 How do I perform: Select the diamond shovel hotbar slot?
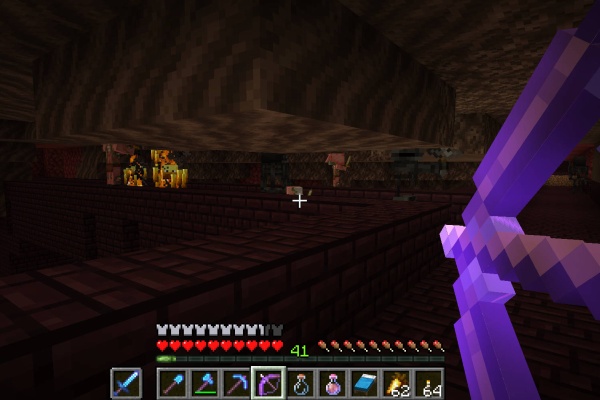click(x=172, y=384)
